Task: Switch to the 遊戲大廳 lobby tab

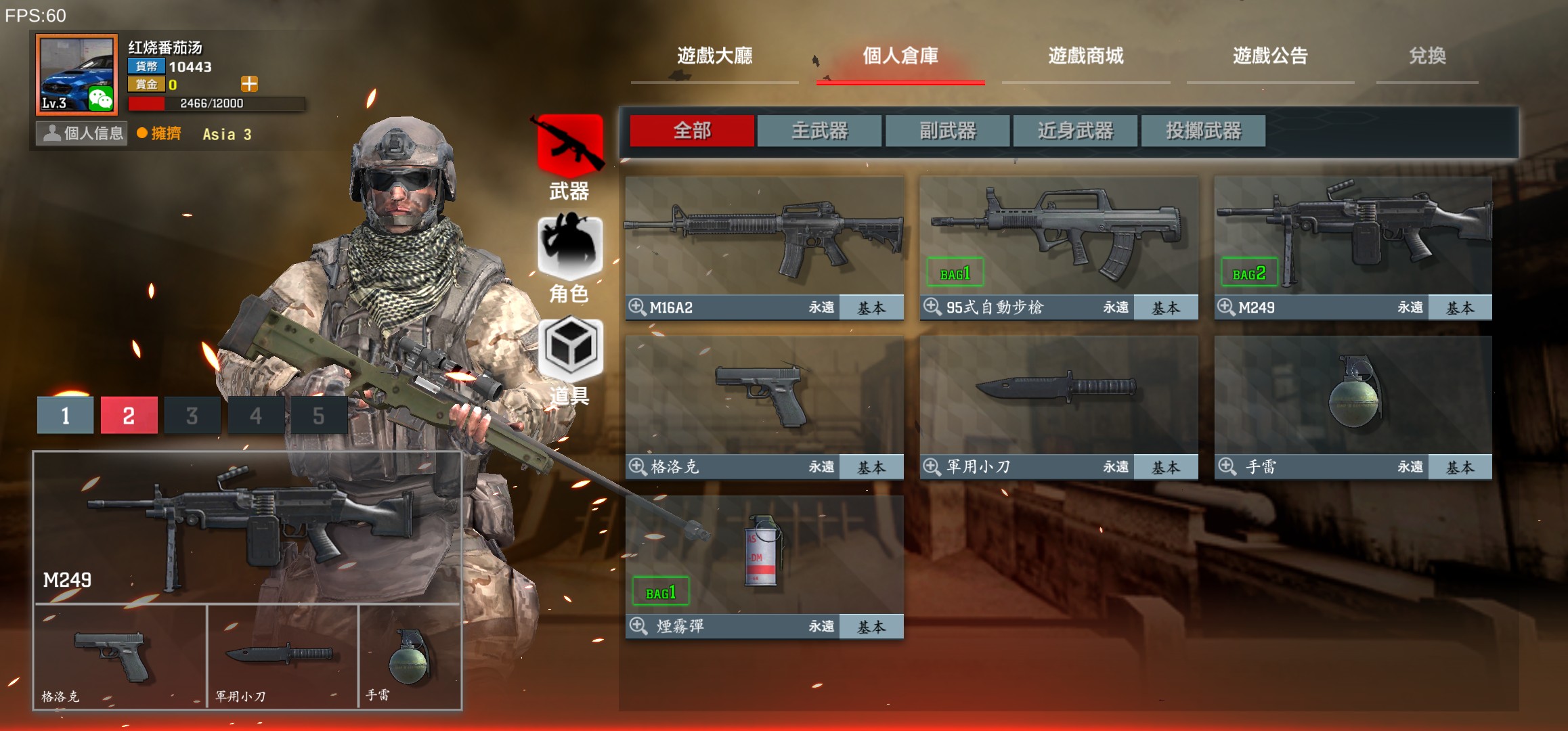Action: point(714,56)
